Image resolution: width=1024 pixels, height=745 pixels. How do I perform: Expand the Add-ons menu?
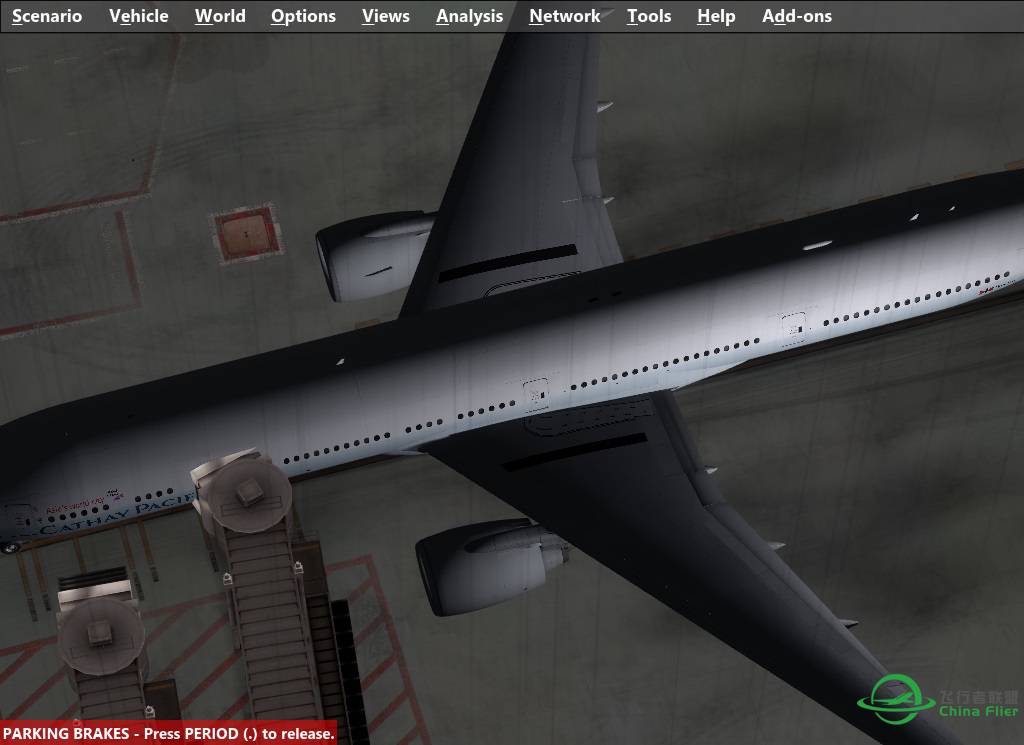(797, 16)
